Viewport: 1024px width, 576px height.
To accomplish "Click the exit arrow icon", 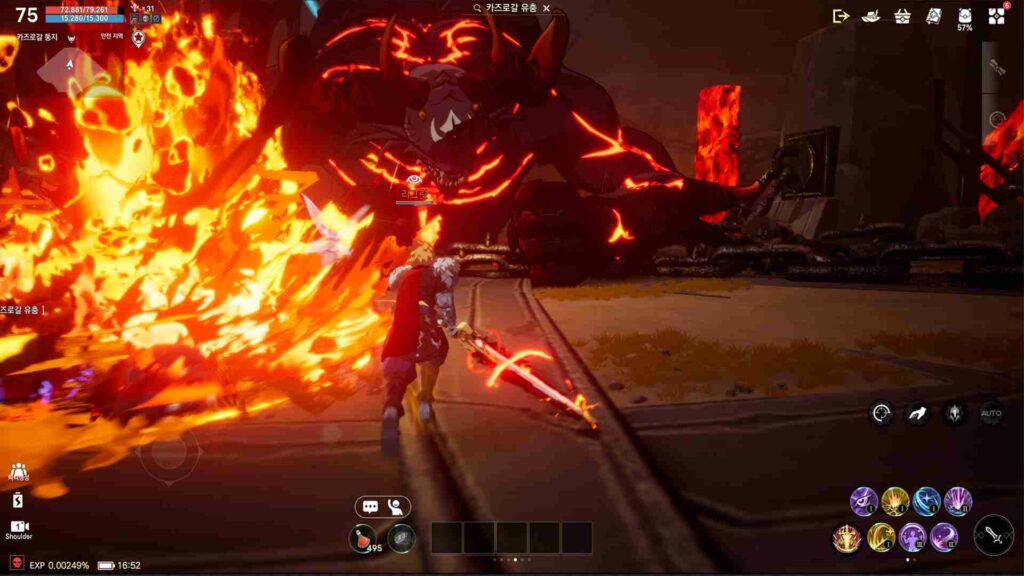I will pyautogui.click(x=840, y=15).
